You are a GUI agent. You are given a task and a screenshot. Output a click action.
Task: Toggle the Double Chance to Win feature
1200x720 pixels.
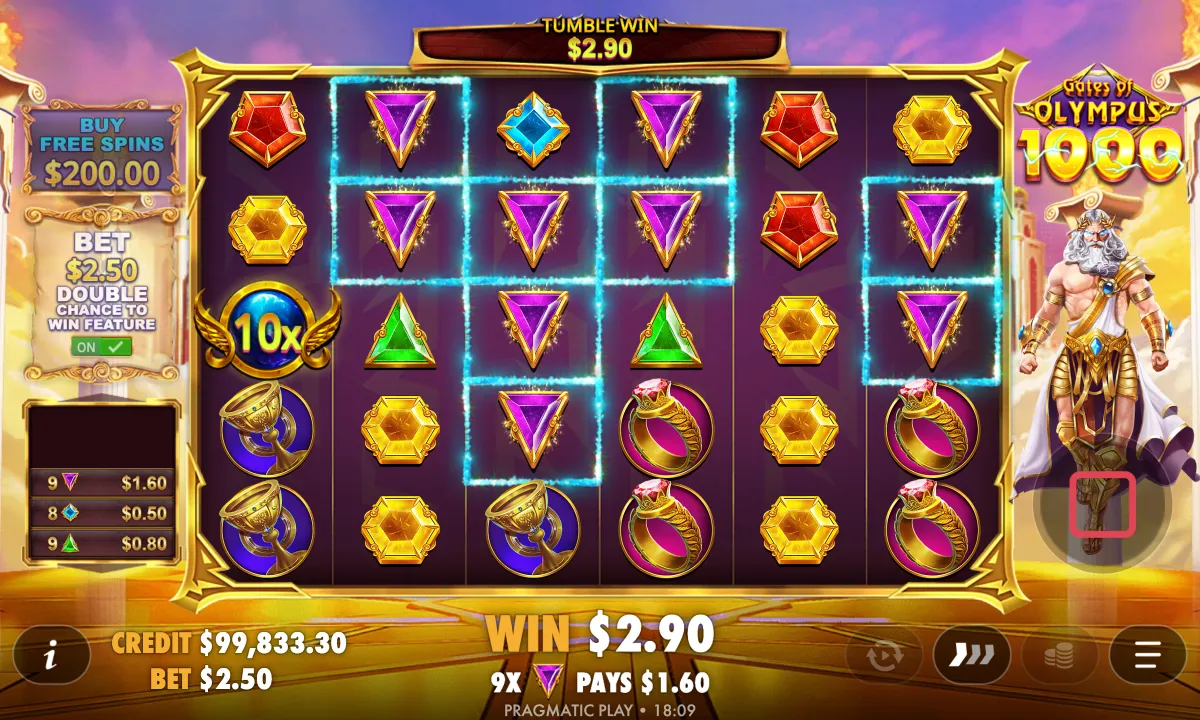[101, 346]
